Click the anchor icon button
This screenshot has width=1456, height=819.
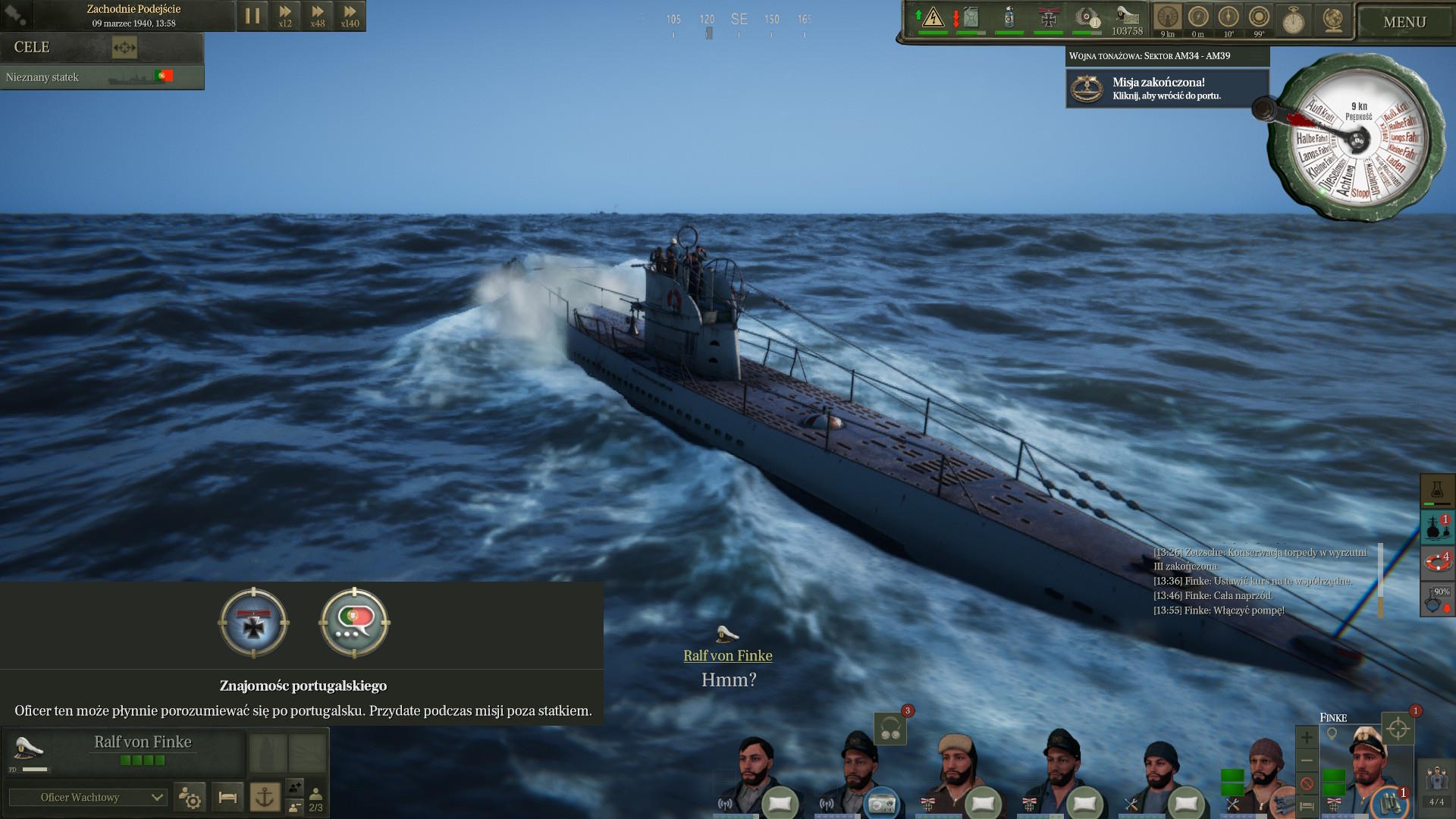(265, 797)
